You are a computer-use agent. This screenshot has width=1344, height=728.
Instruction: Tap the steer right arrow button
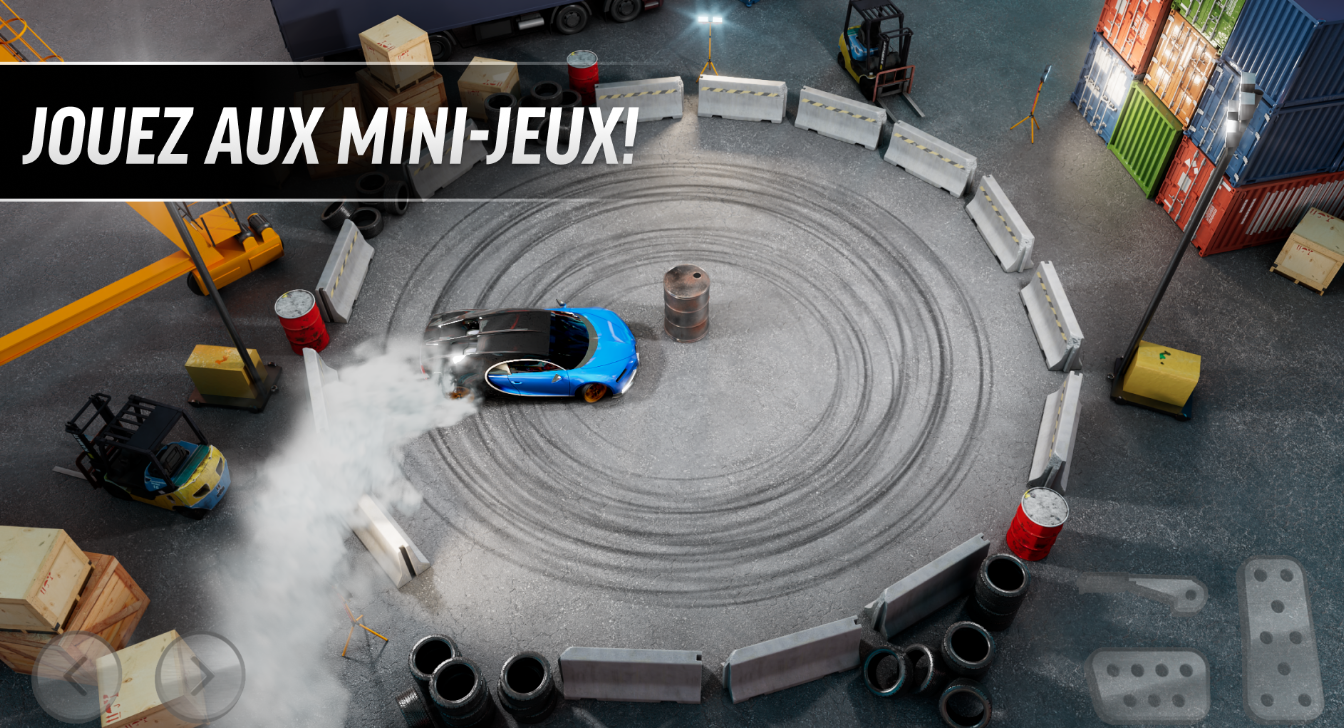200,677
